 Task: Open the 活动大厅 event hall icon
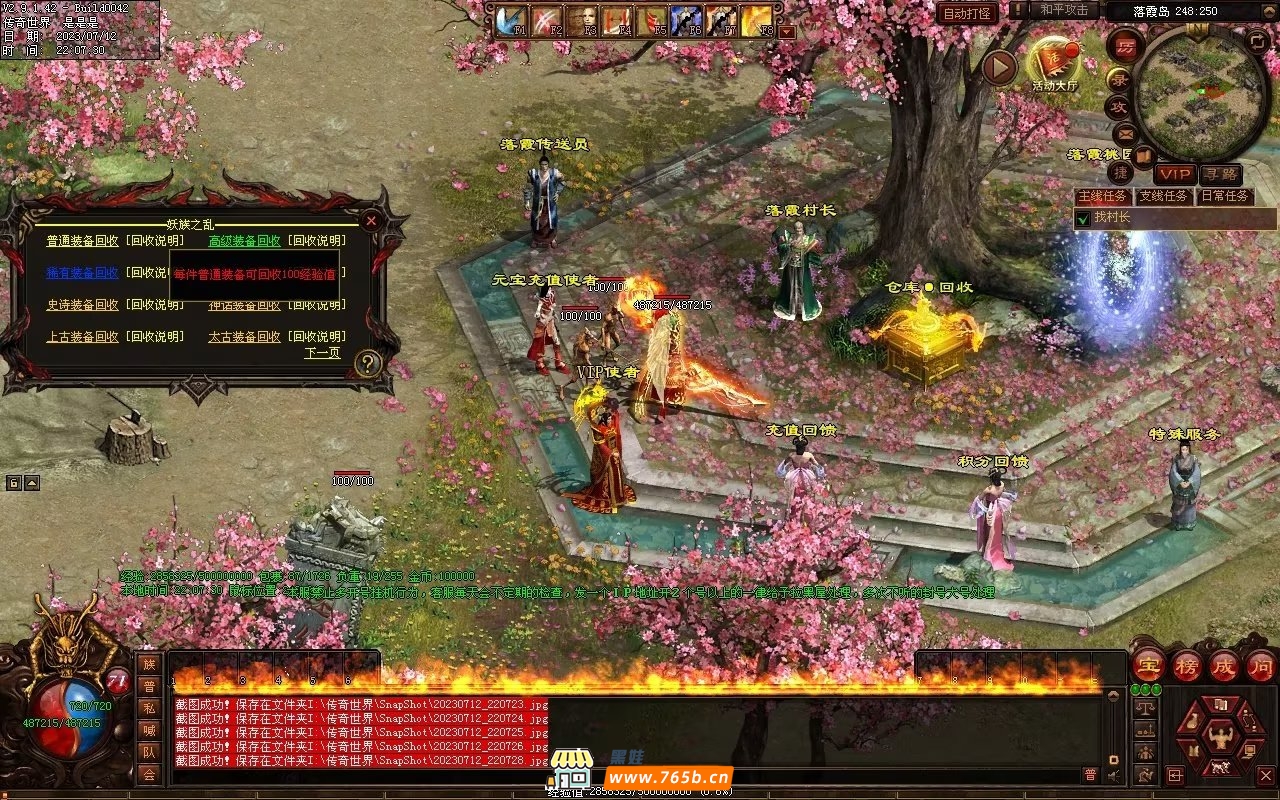click(1054, 62)
